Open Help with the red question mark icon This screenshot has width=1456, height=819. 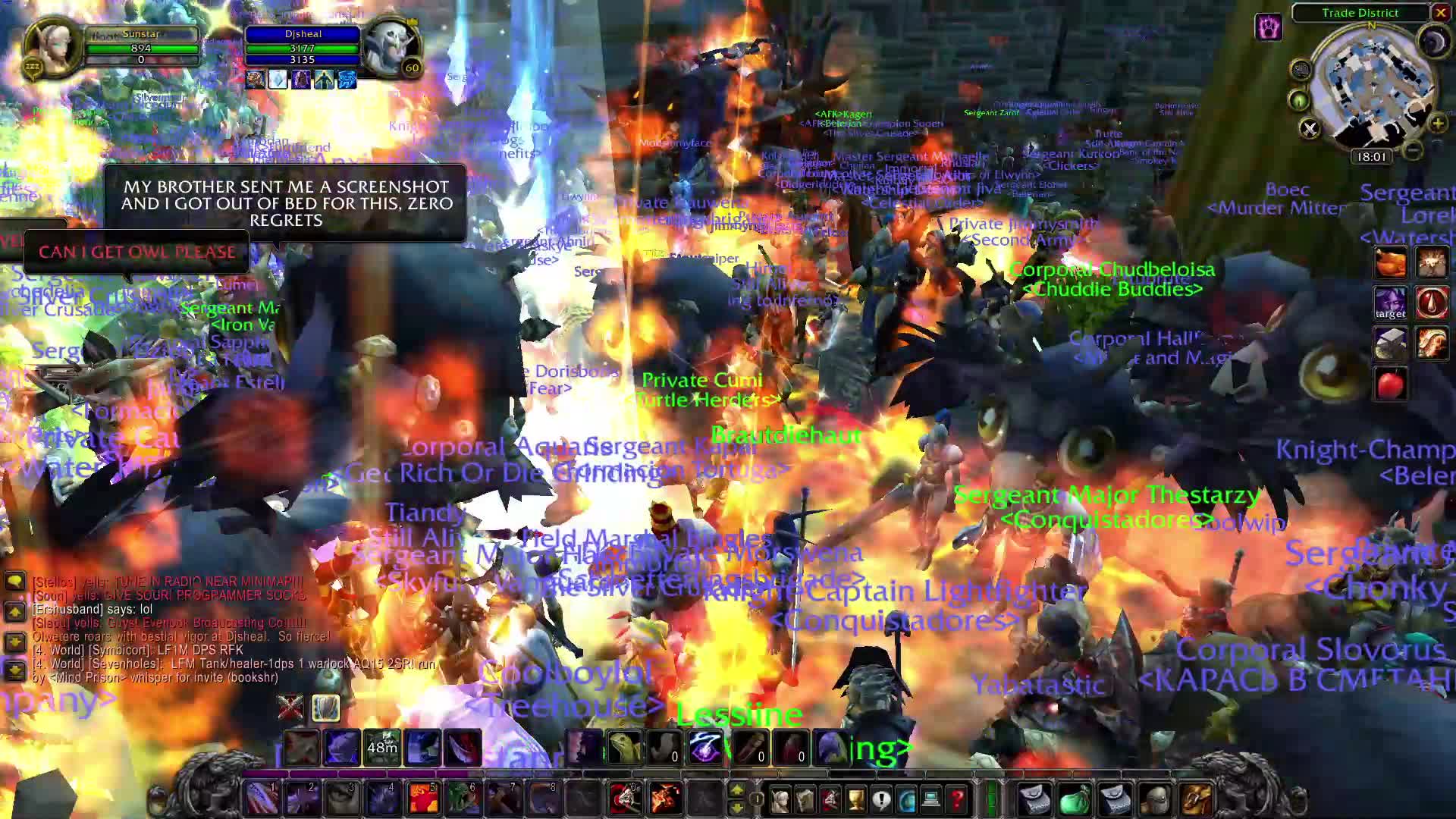tap(958, 799)
